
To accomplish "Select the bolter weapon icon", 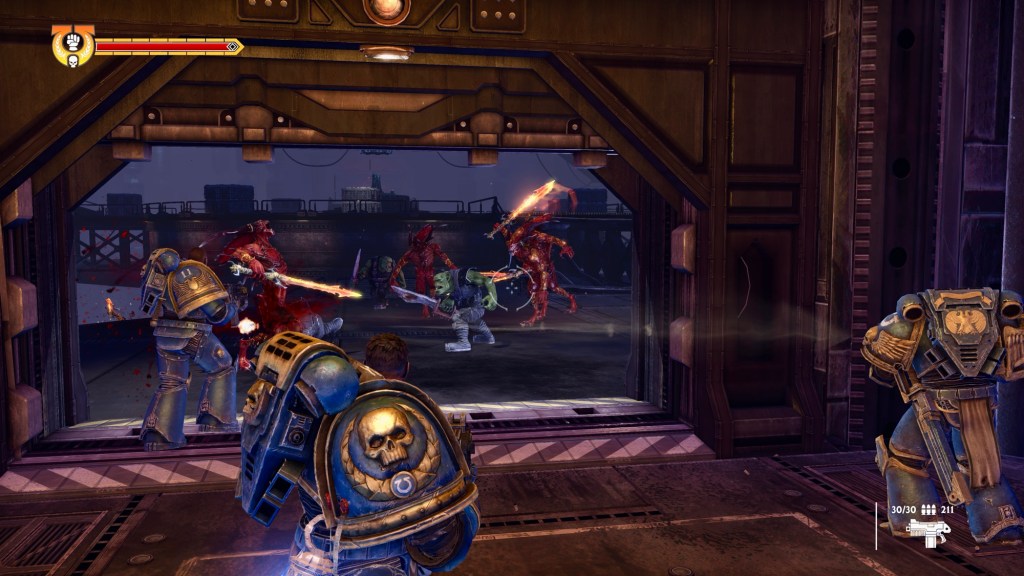I will pyautogui.click(x=929, y=533).
